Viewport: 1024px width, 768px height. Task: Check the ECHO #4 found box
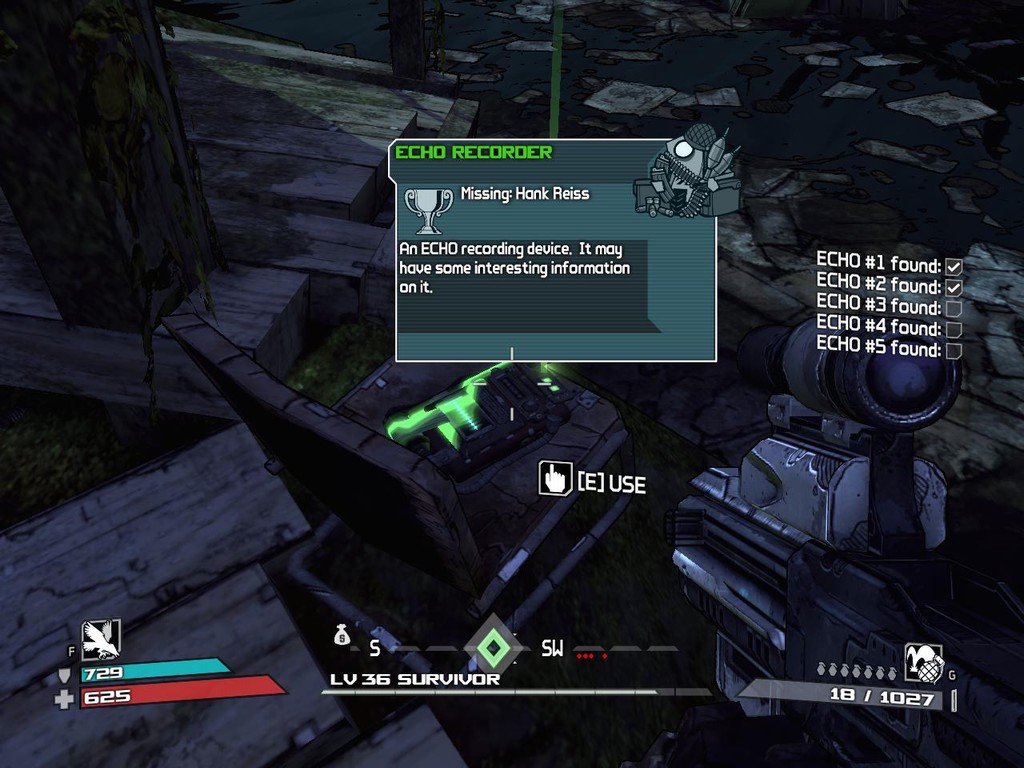953,329
